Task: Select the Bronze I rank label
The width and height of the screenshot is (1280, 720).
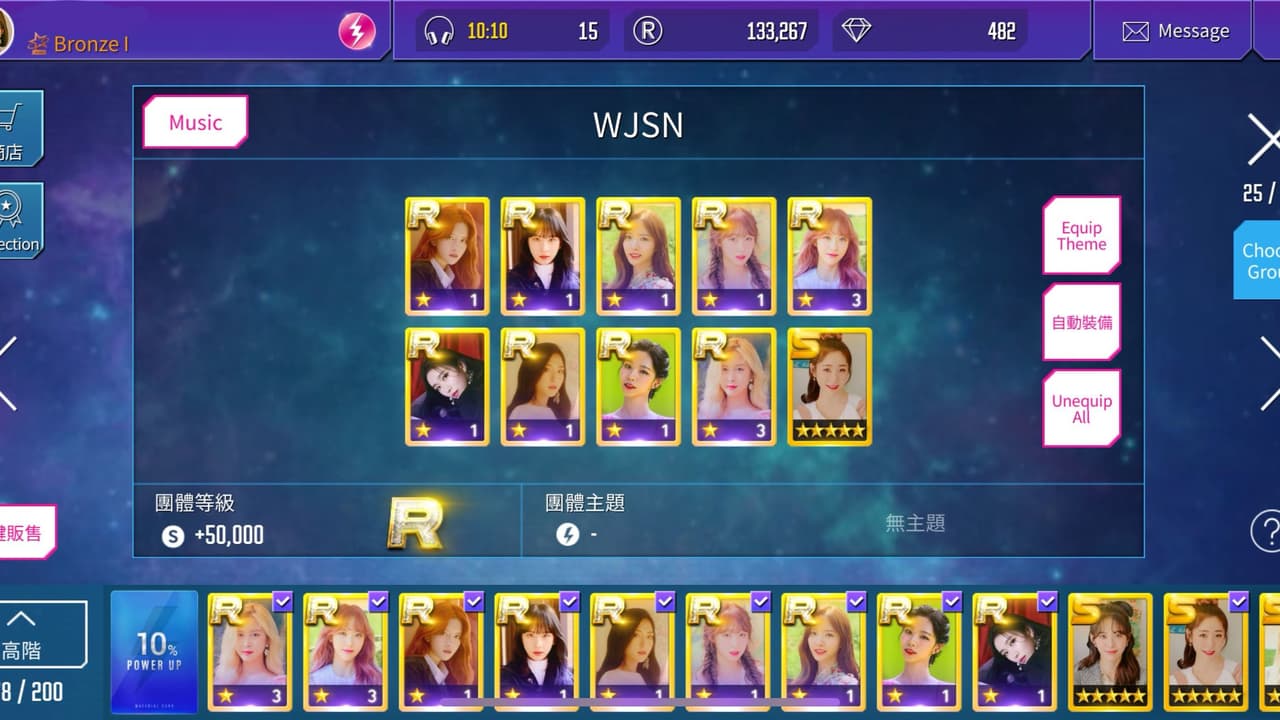Action: pyautogui.click(x=92, y=43)
